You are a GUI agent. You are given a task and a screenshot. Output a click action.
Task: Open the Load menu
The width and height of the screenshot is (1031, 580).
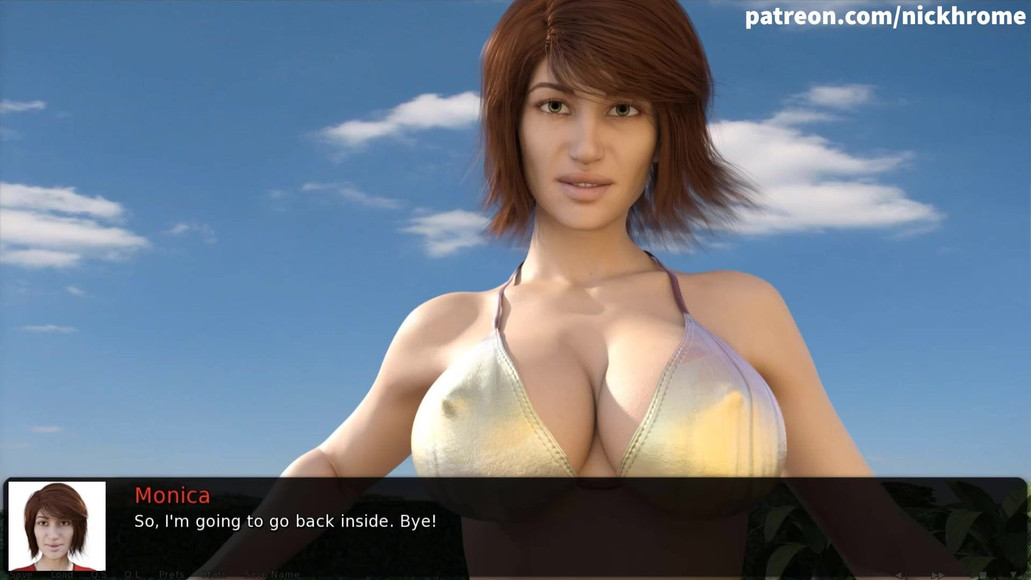point(62,575)
